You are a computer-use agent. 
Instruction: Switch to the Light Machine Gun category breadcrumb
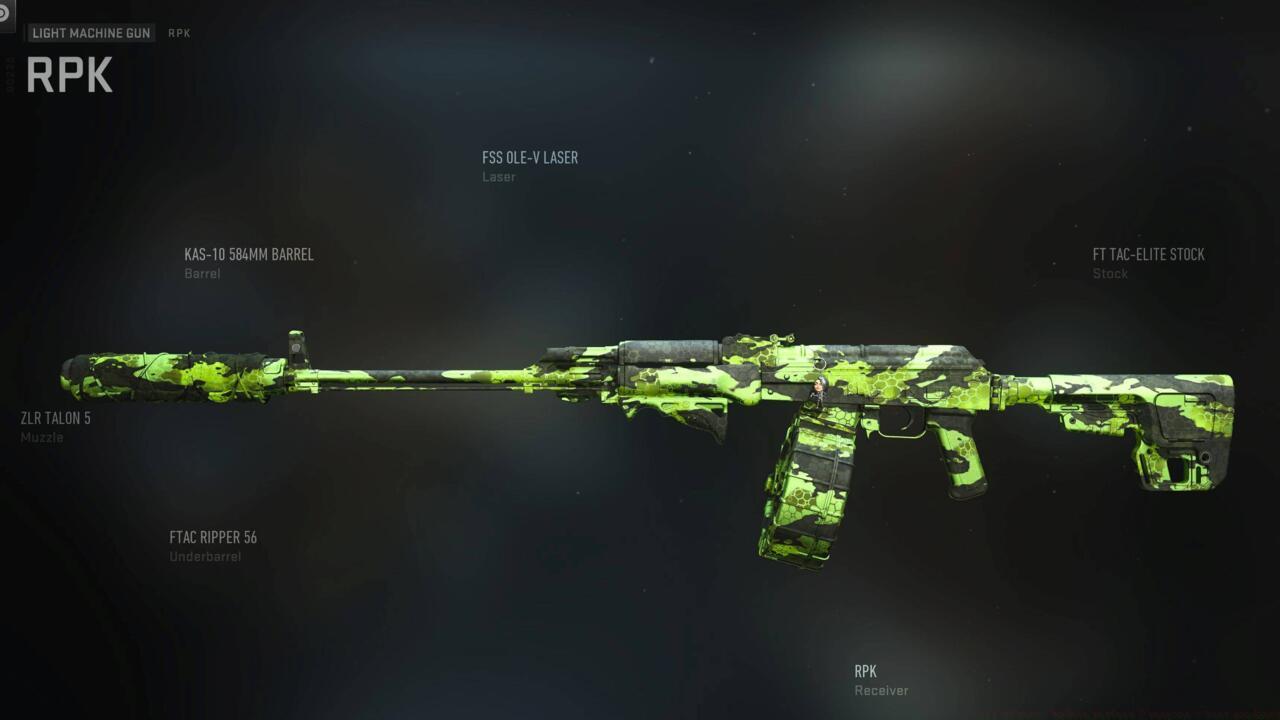click(x=91, y=33)
